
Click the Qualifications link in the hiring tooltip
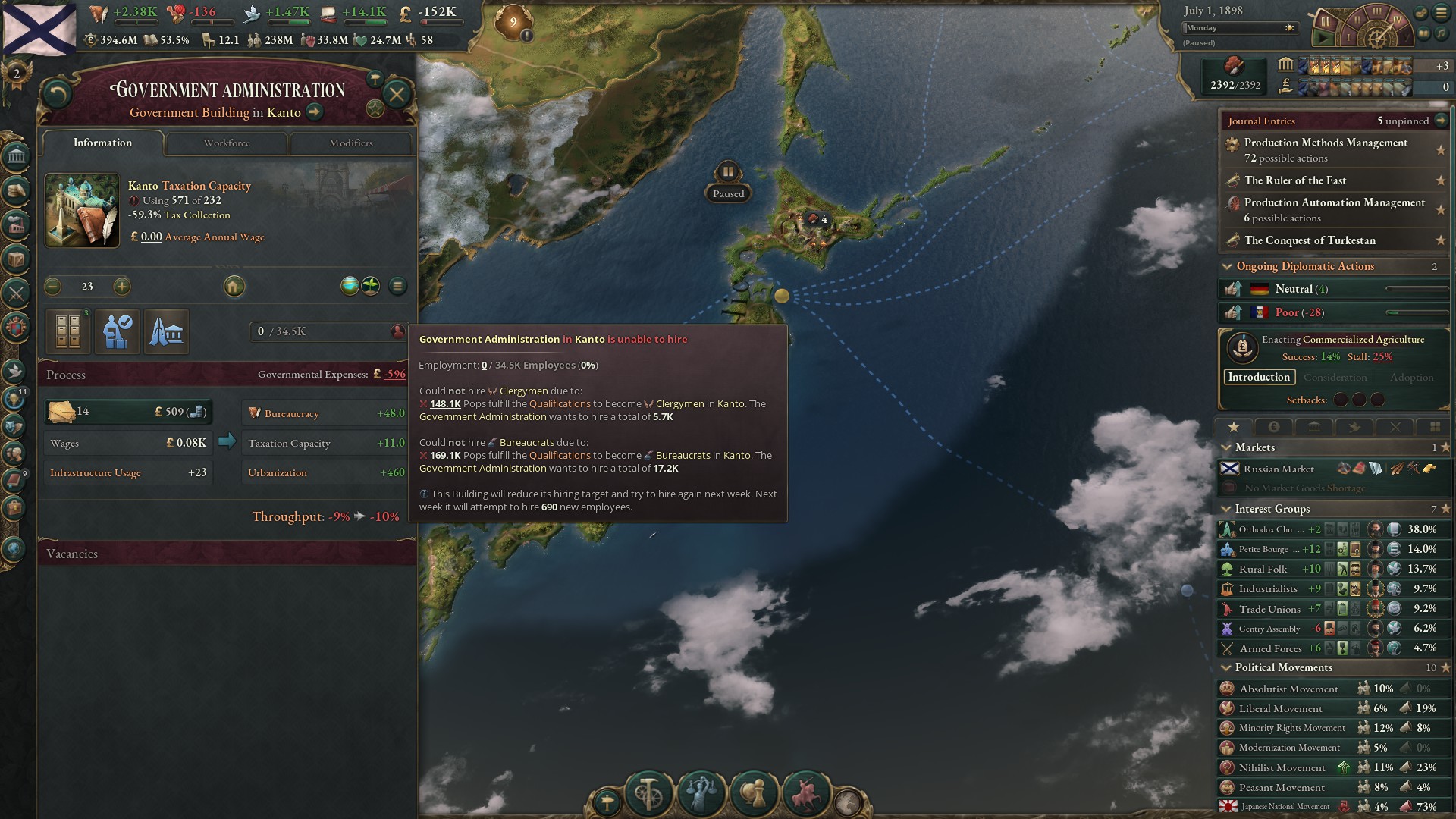(559, 403)
